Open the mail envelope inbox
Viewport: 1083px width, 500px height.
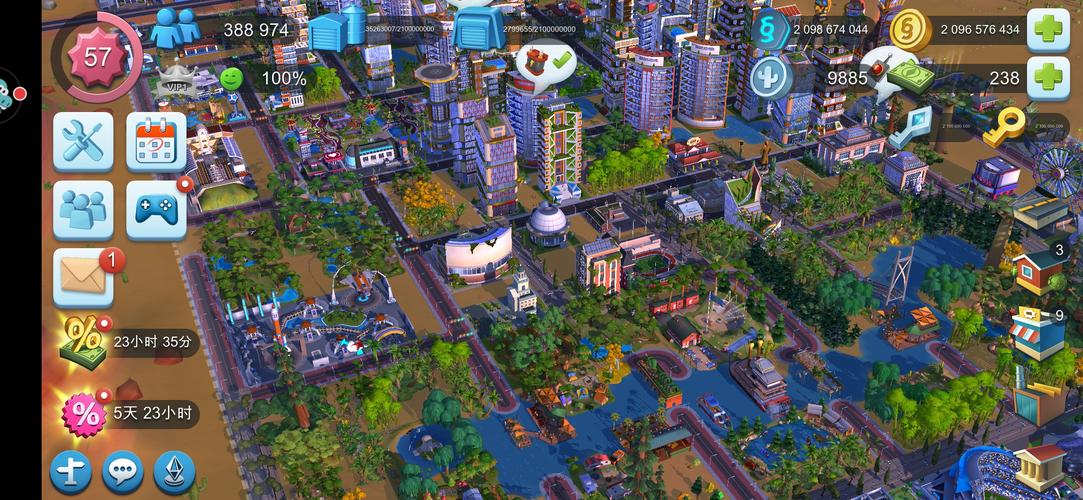82,276
